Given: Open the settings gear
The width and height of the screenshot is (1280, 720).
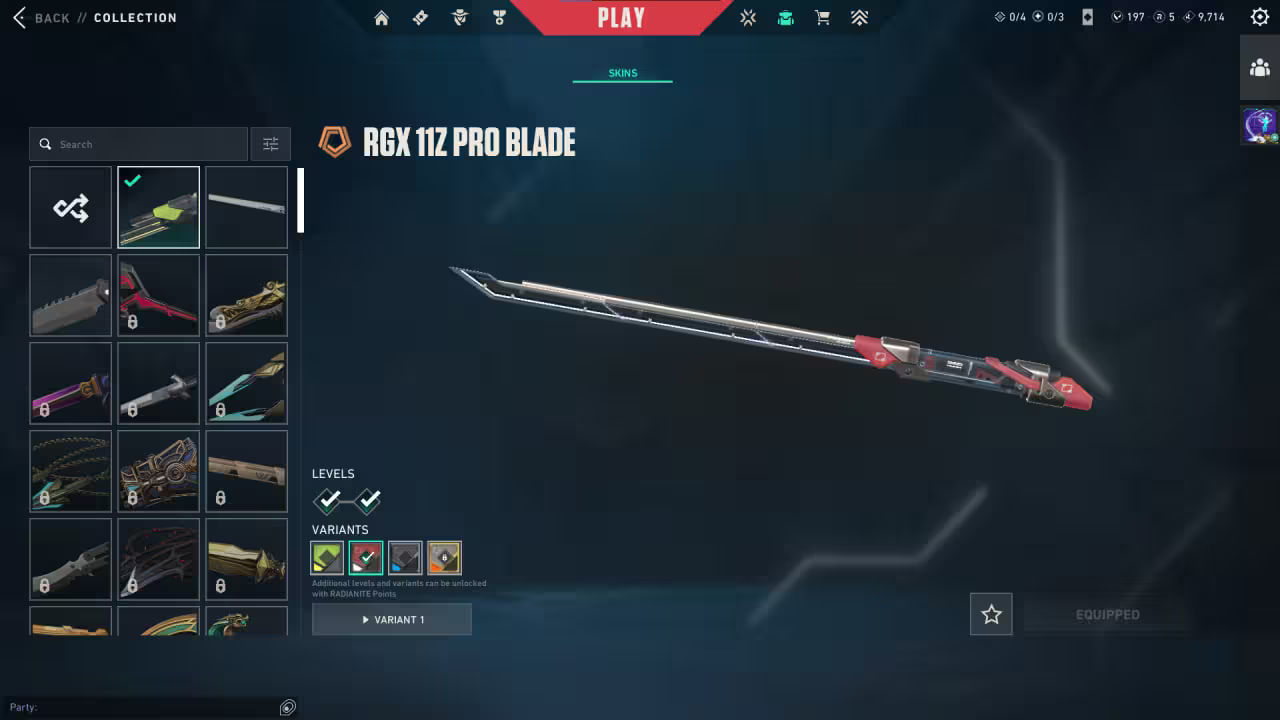Looking at the screenshot, I should [1259, 17].
